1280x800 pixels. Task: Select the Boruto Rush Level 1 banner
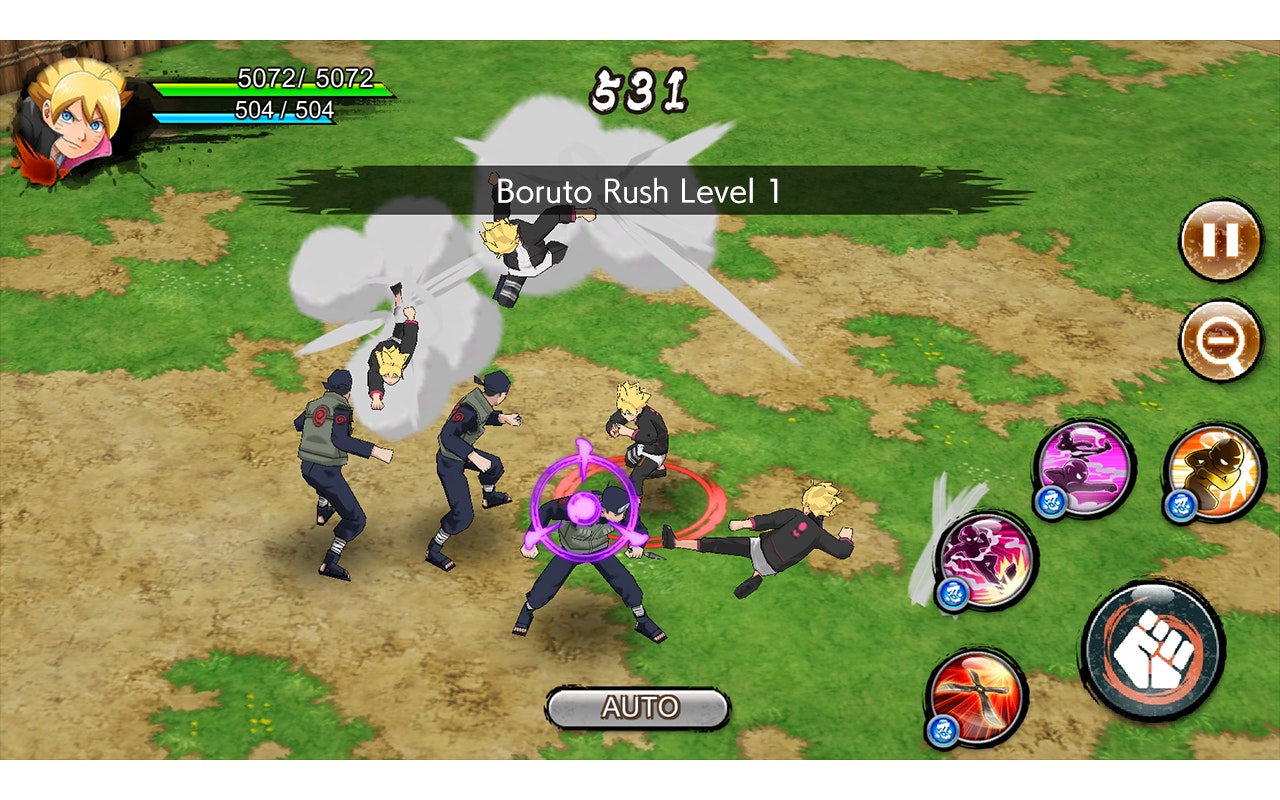pyautogui.click(x=639, y=192)
